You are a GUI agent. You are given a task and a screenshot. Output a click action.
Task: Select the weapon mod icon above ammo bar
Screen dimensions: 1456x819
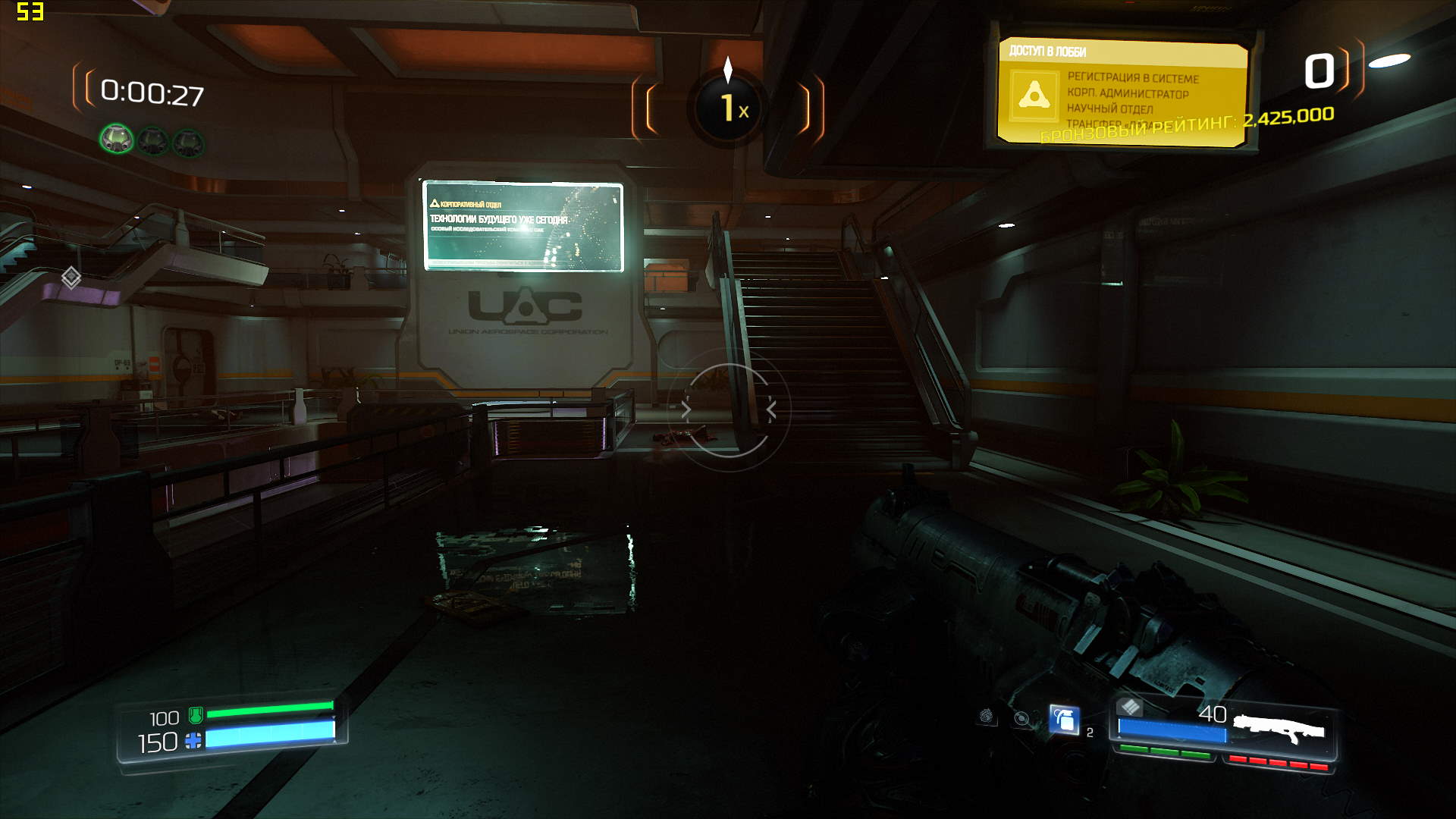[1130, 708]
